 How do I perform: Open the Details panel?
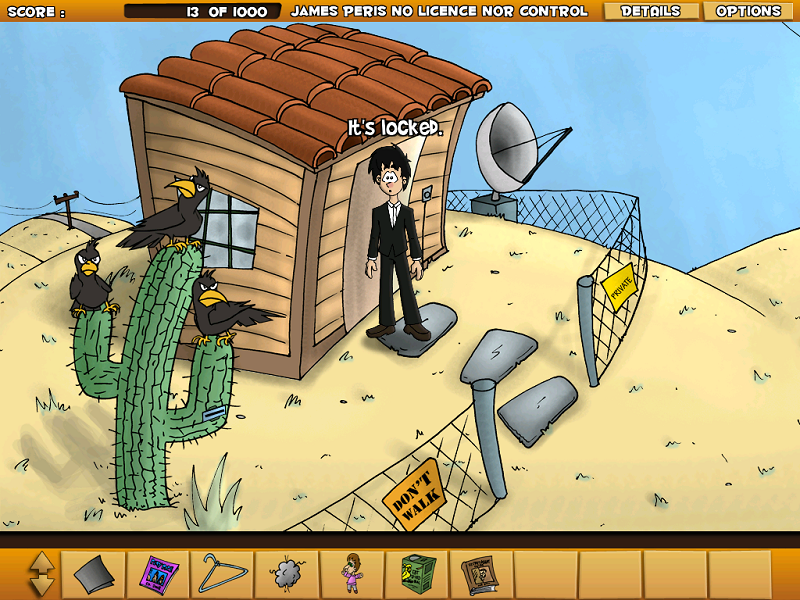coord(650,11)
